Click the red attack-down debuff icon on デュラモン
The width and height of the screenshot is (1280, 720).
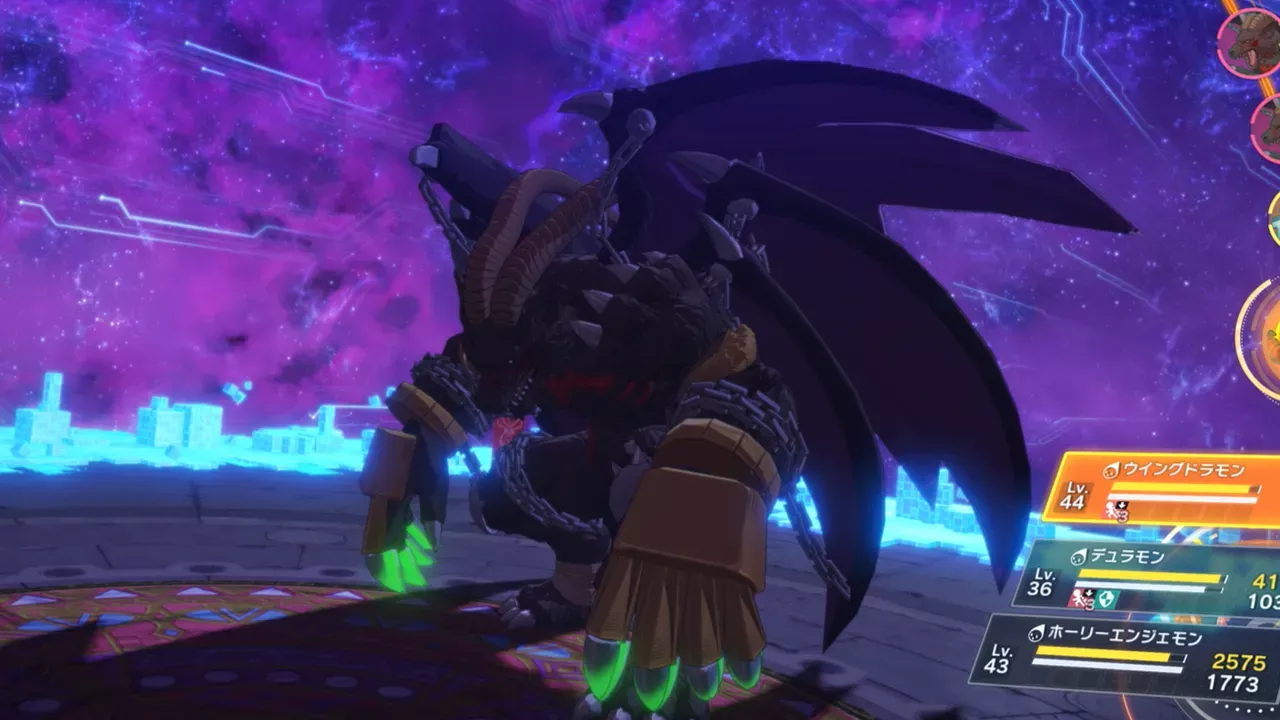[x=1081, y=598]
